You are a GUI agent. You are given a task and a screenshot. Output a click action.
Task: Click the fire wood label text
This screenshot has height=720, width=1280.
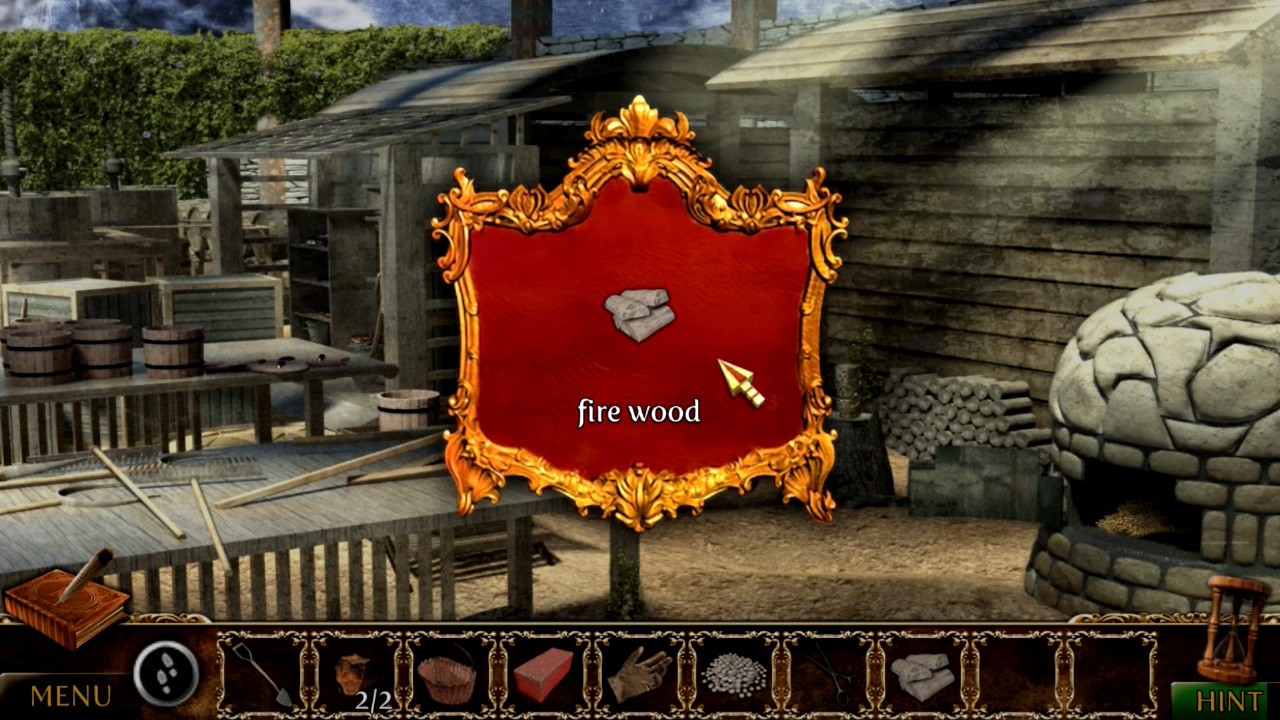click(x=638, y=411)
